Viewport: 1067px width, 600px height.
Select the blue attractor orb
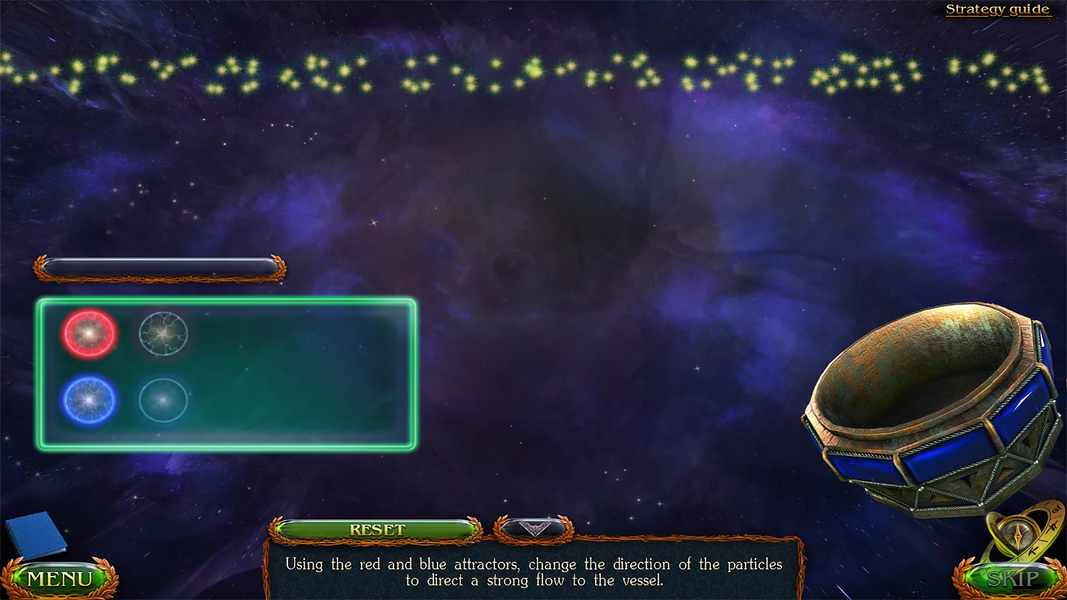tap(89, 400)
